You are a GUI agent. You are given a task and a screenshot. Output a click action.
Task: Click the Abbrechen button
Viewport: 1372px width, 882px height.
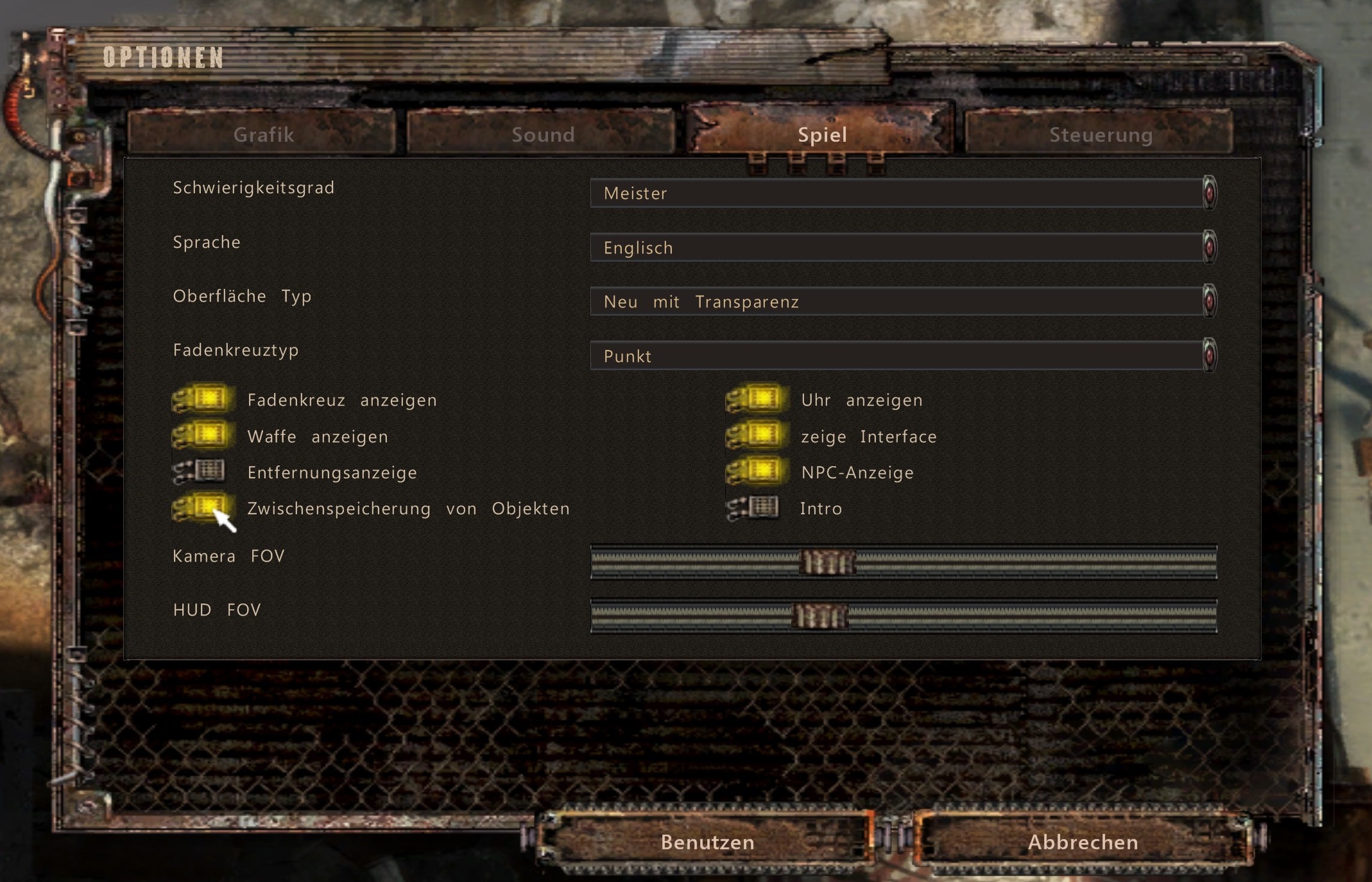pos(1083,842)
